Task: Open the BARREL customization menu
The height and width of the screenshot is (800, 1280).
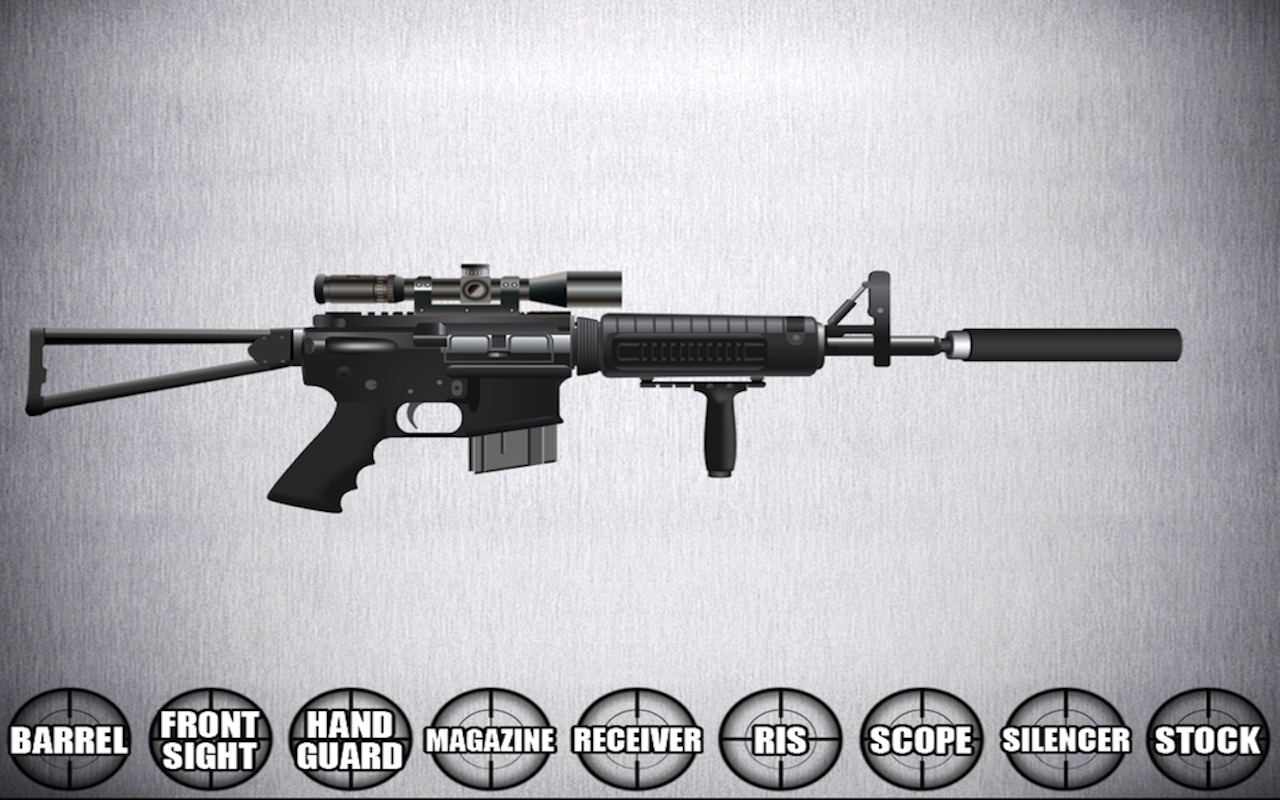Action: click(x=70, y=742)
